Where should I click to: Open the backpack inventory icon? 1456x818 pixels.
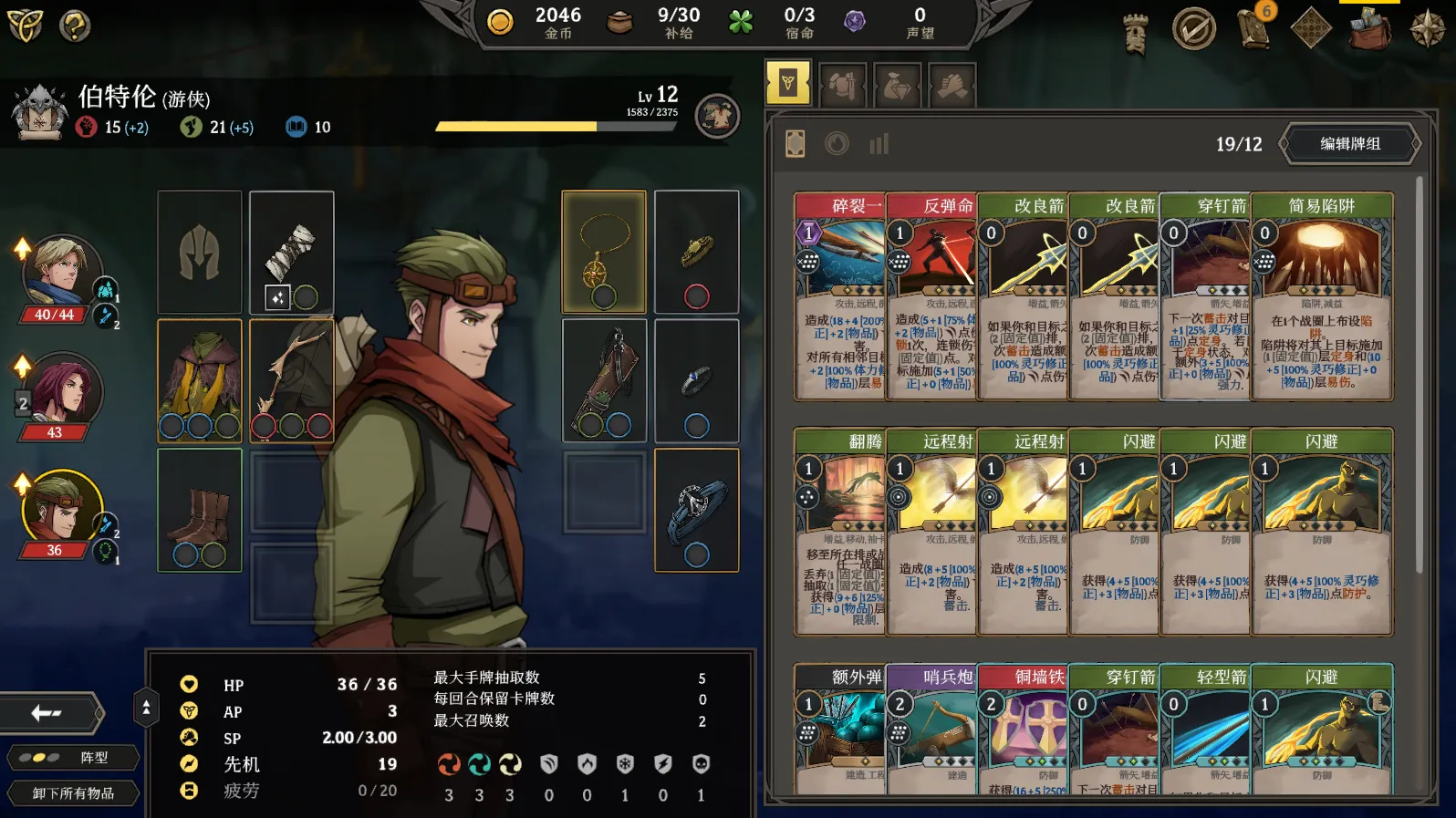[1369, 29]
